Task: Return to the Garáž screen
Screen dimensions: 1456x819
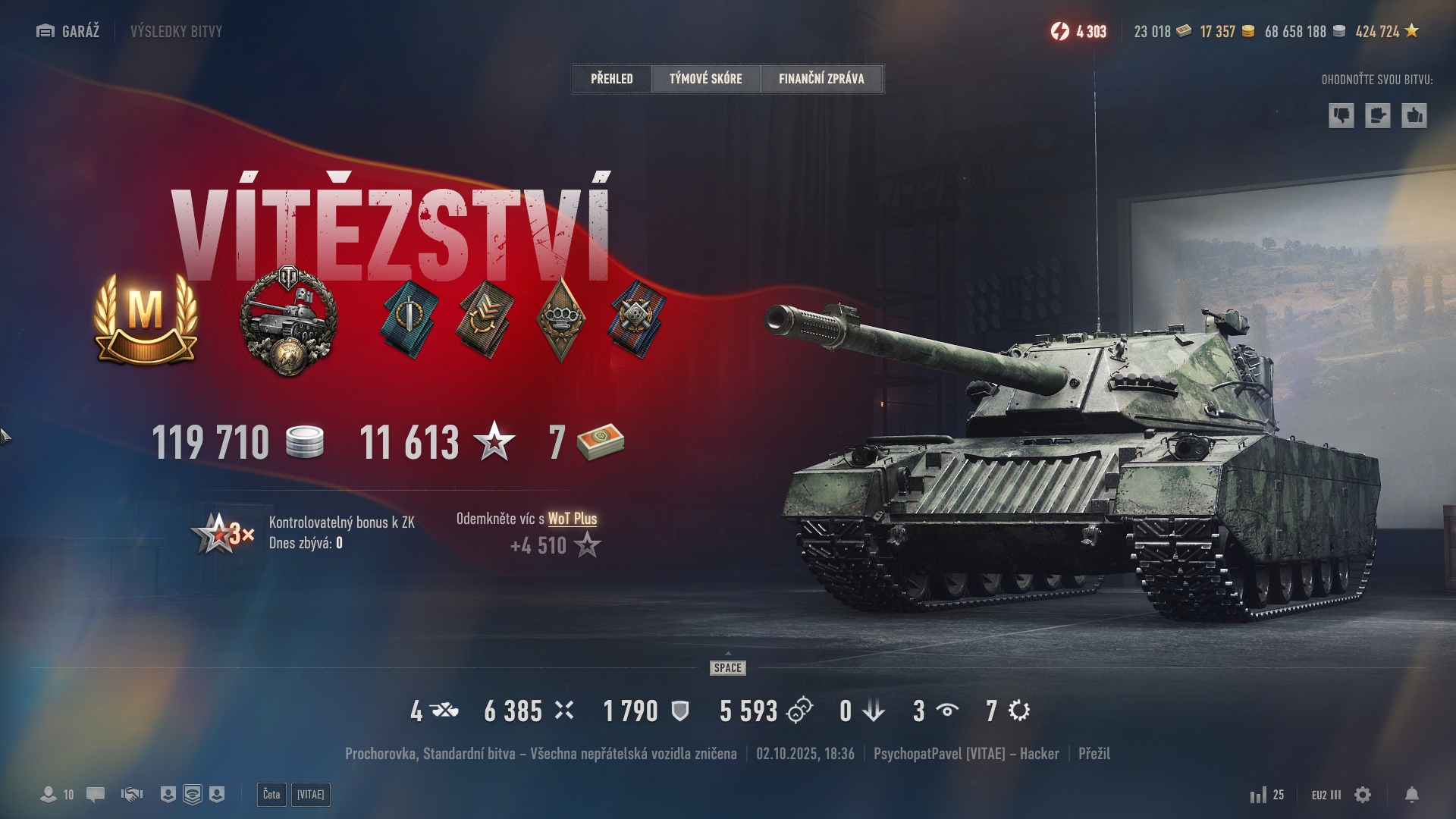Action: click(68, 31)
